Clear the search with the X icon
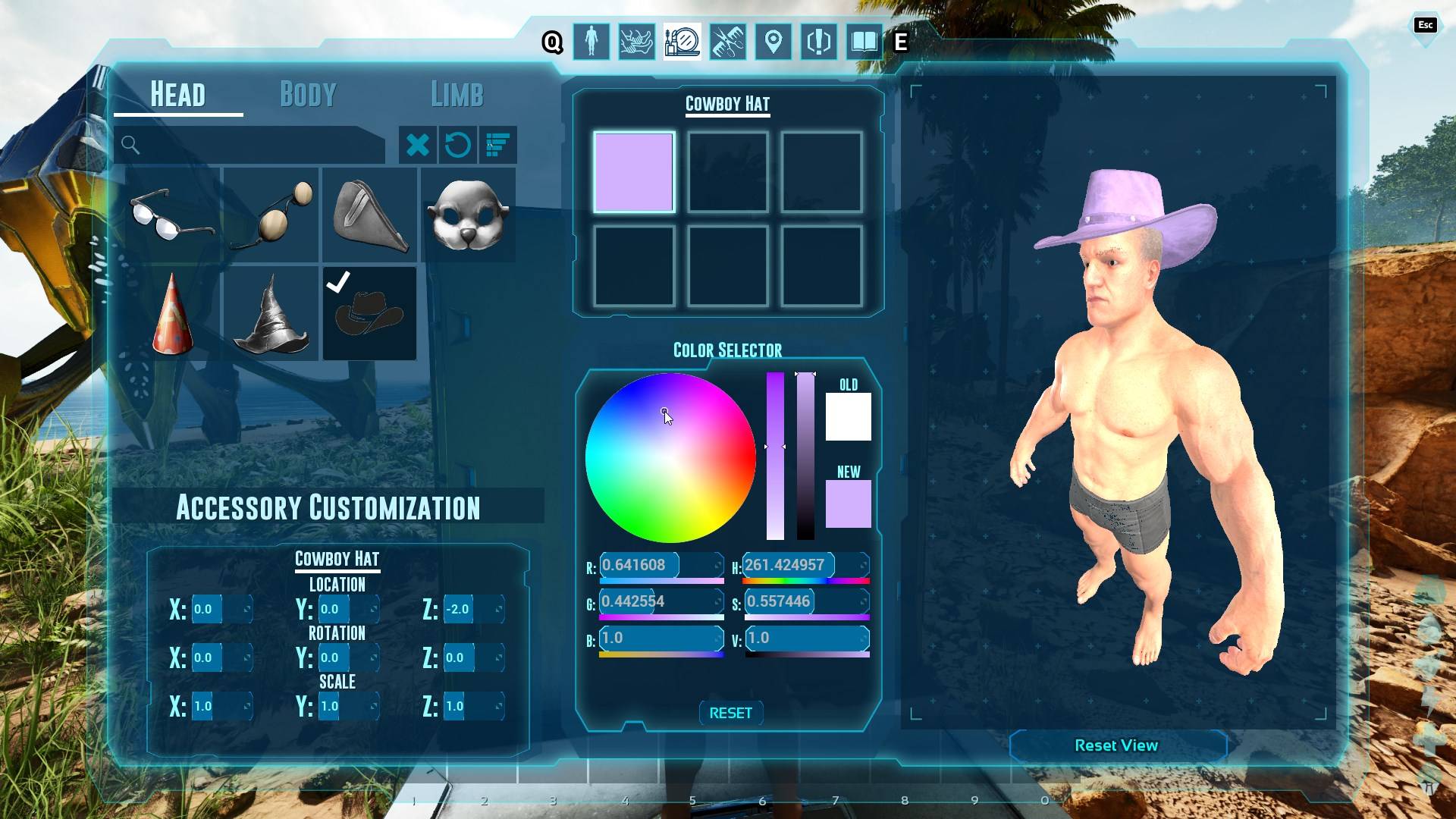Screen dimensions: 1456x819 (x=419, y=146)
